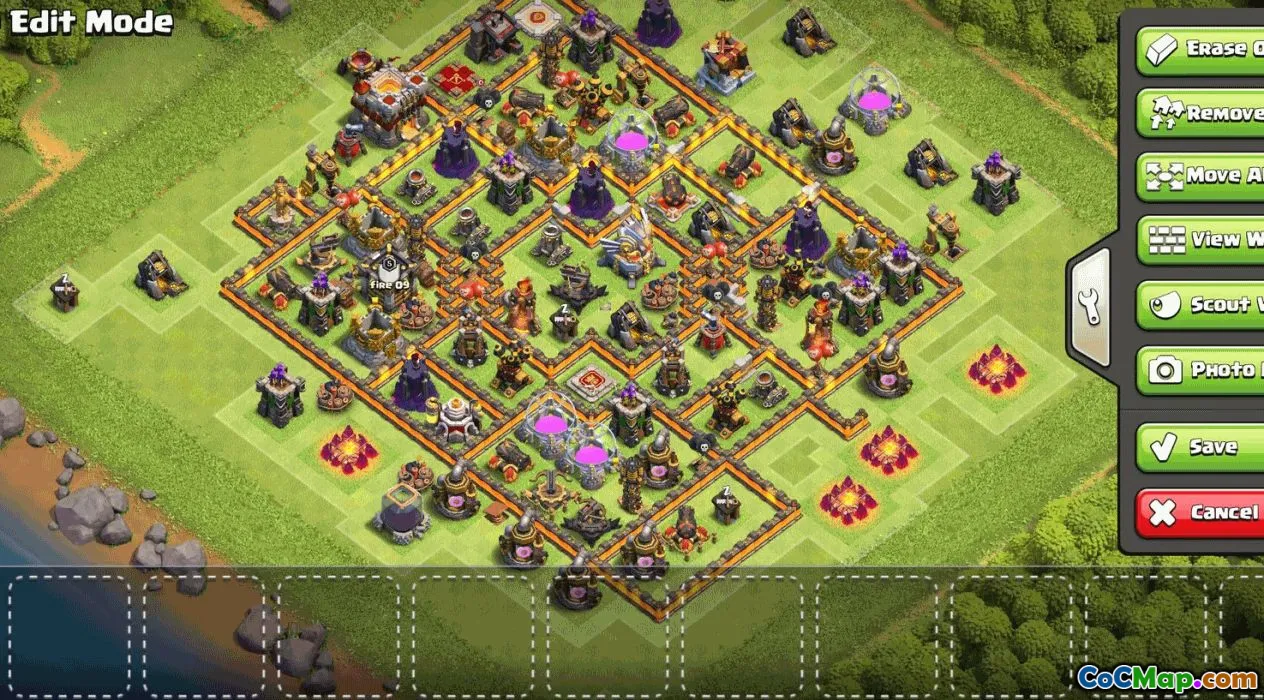Select the Remove button in the edit panel
Screen dimensions: 1264x700
tap(1202, 112)
